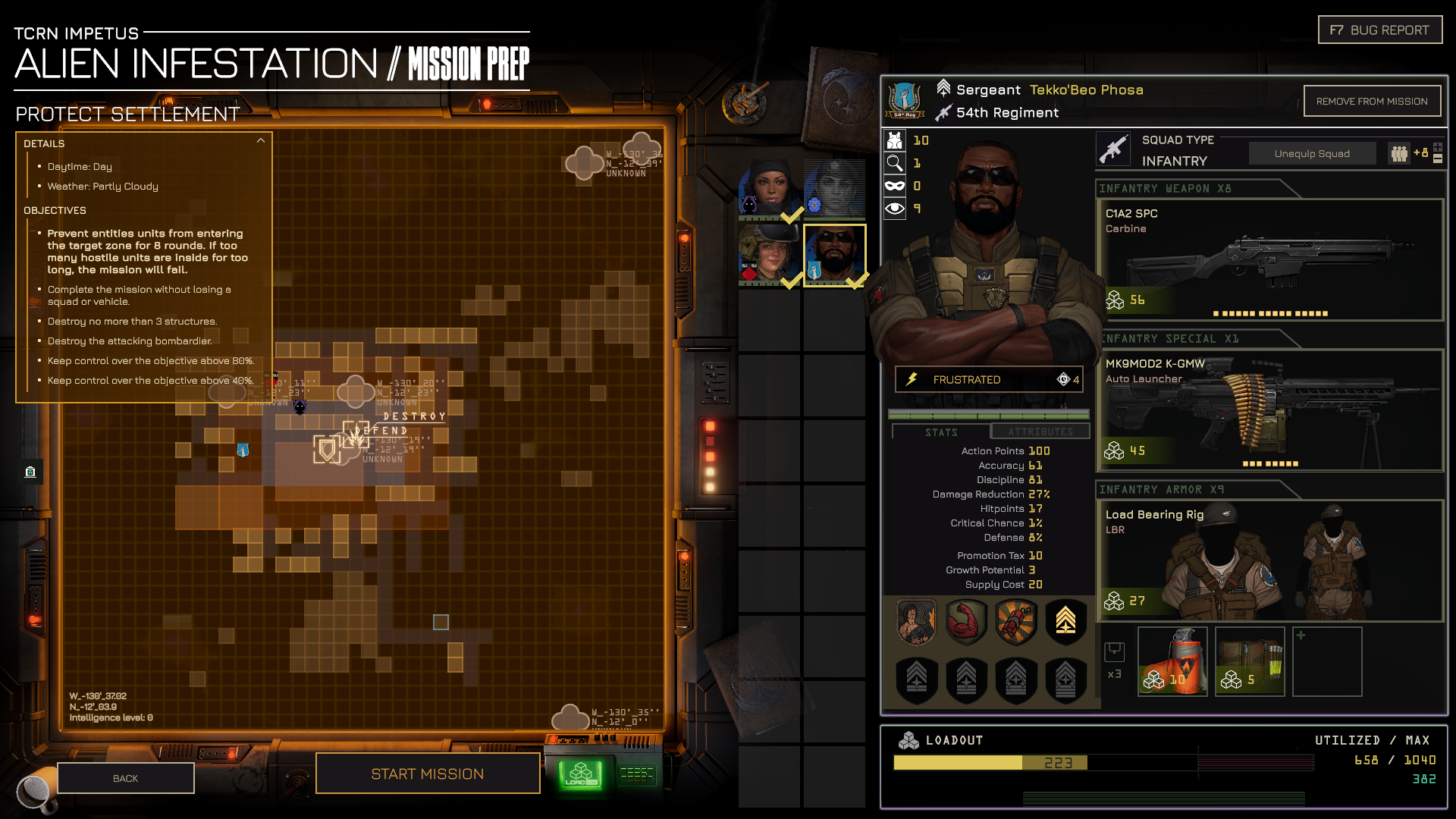Click the flexed arm perk icon
The width and height of the screenshot is (1456, 819).
coord(966,621)
